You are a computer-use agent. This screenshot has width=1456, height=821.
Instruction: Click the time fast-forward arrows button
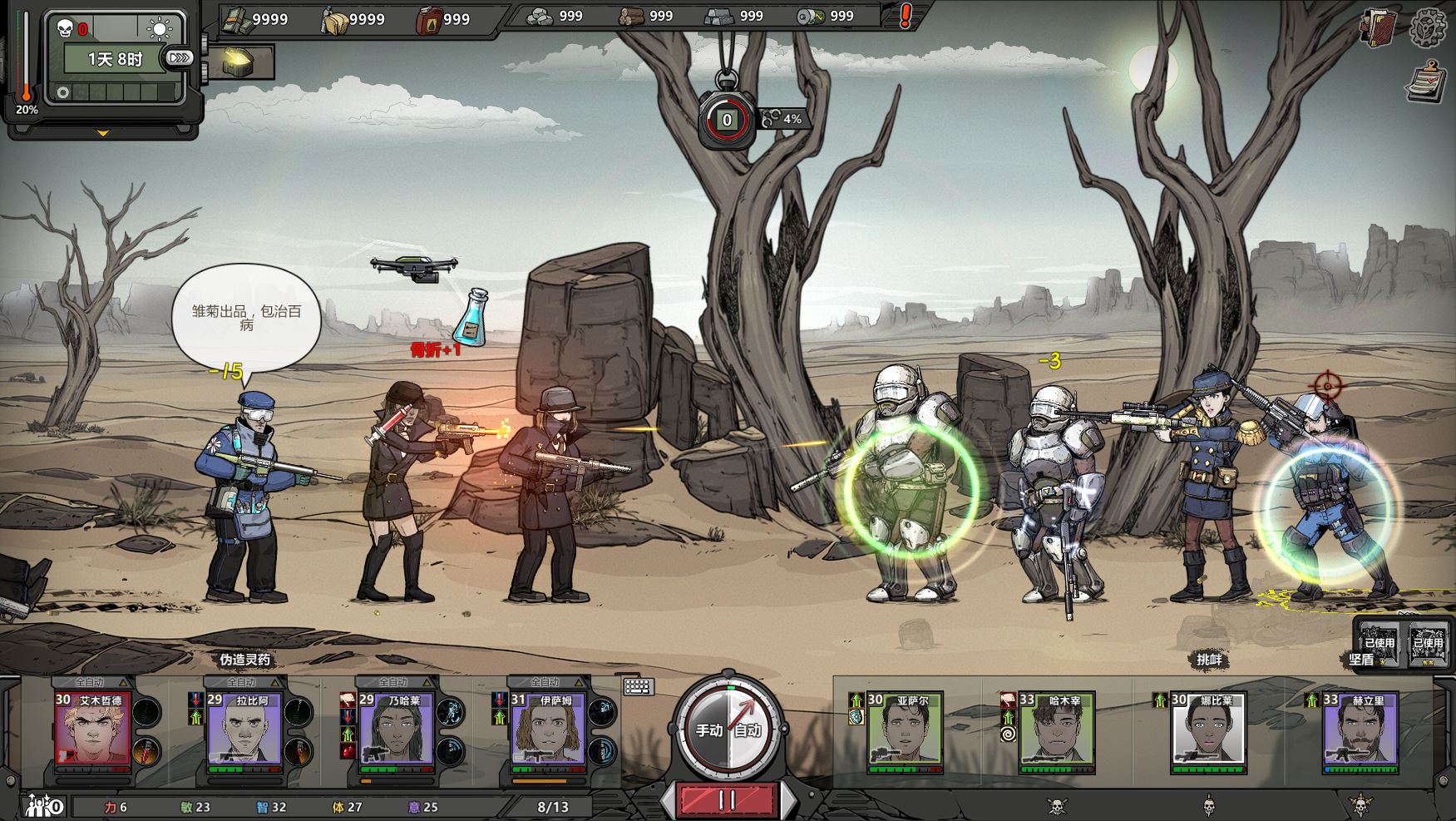(180, 58)
